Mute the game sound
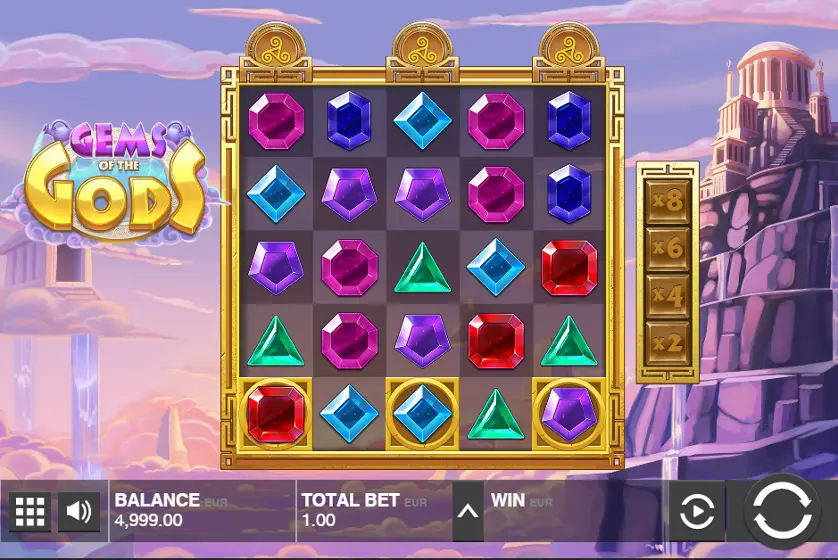The image size is (838, 560). [78, 512]
